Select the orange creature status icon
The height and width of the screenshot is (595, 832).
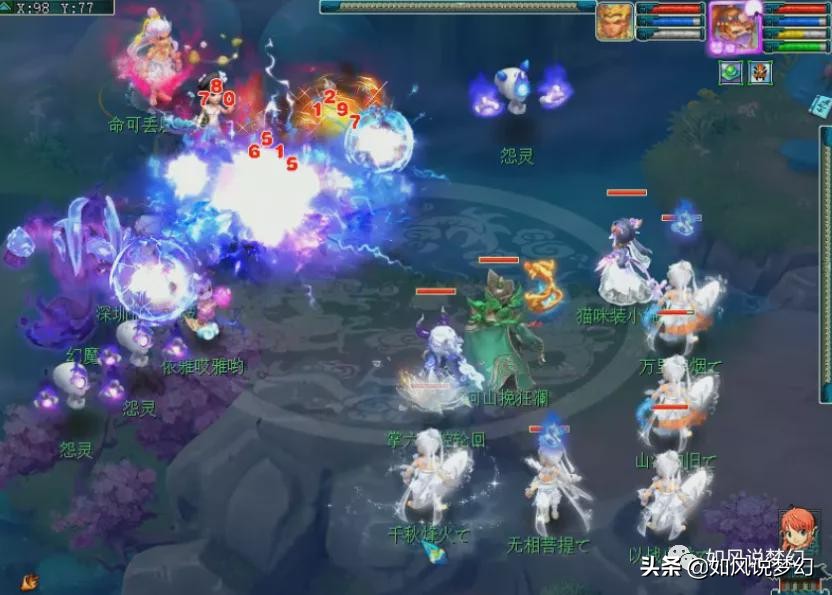click(760, 73)
